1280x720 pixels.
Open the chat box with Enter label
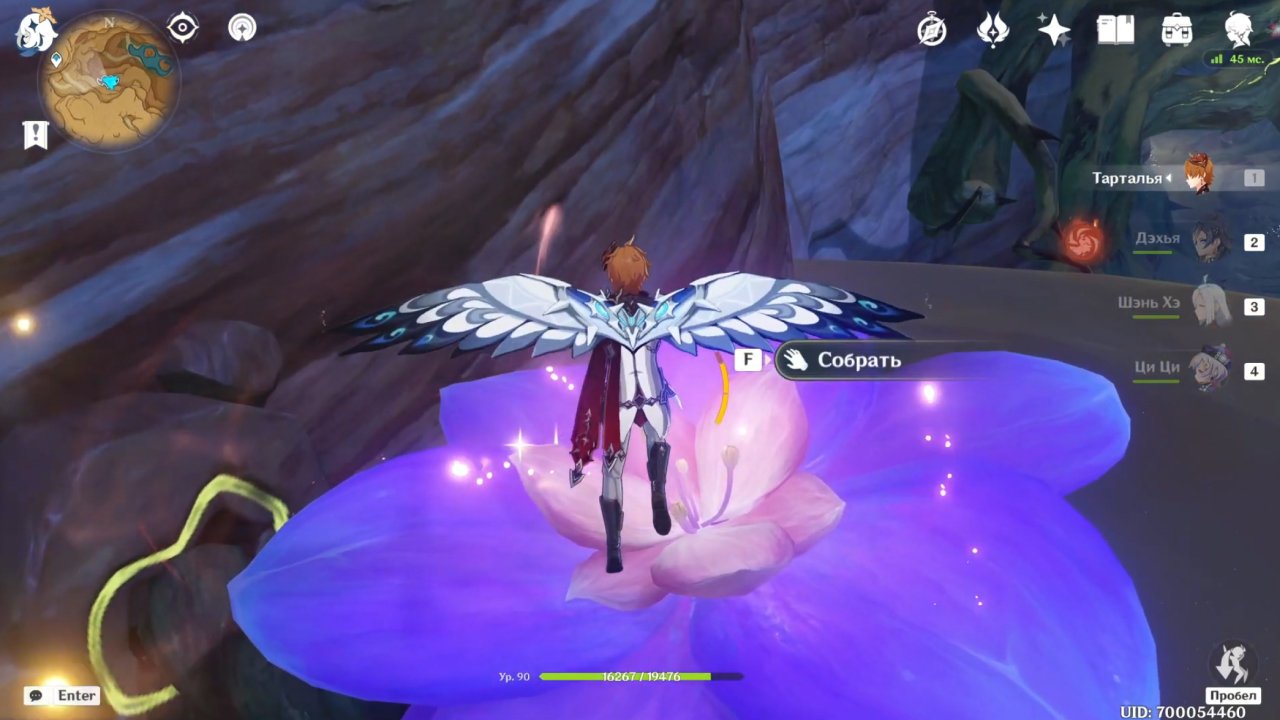coord(64,695)
